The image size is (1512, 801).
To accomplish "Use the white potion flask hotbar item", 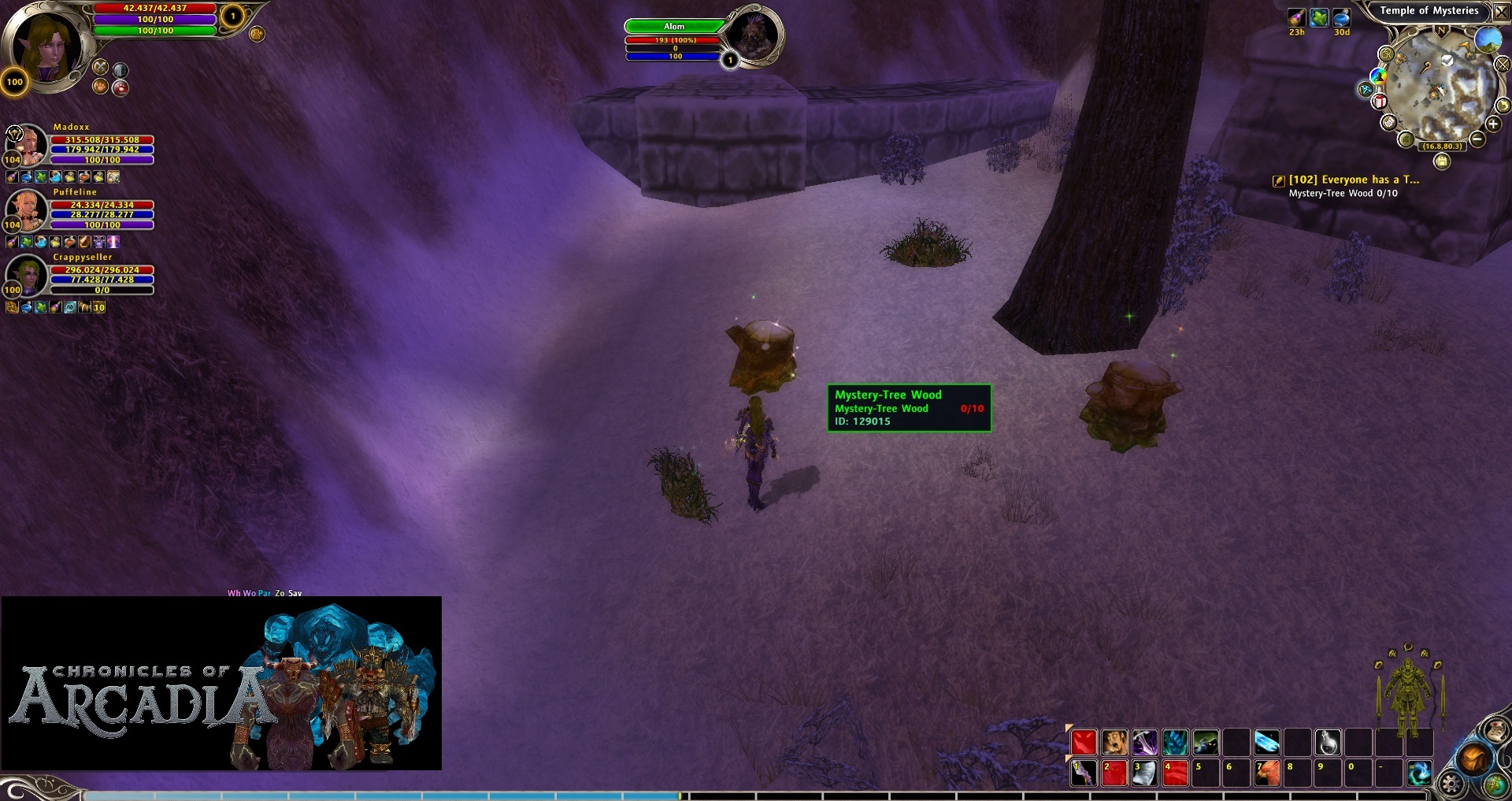I will point(1329,742).
